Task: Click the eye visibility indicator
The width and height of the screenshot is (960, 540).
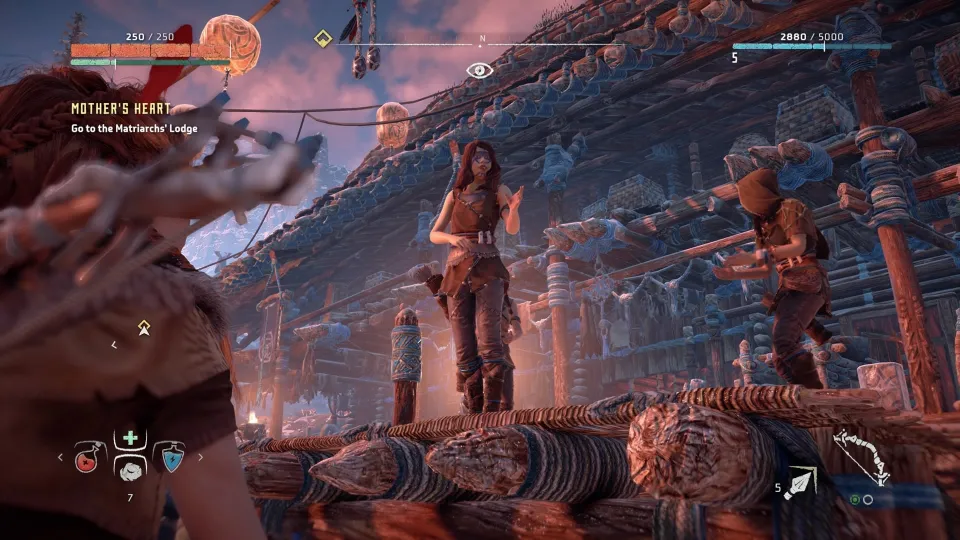Action: click(480, 70)
